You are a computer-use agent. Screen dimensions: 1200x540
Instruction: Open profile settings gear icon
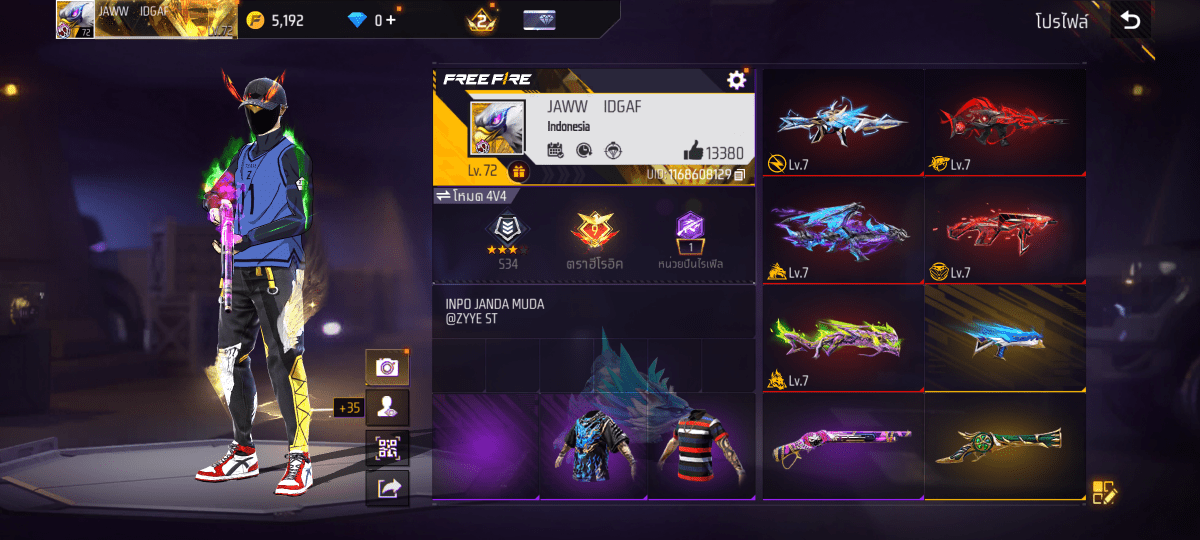(x=737, y=80)
